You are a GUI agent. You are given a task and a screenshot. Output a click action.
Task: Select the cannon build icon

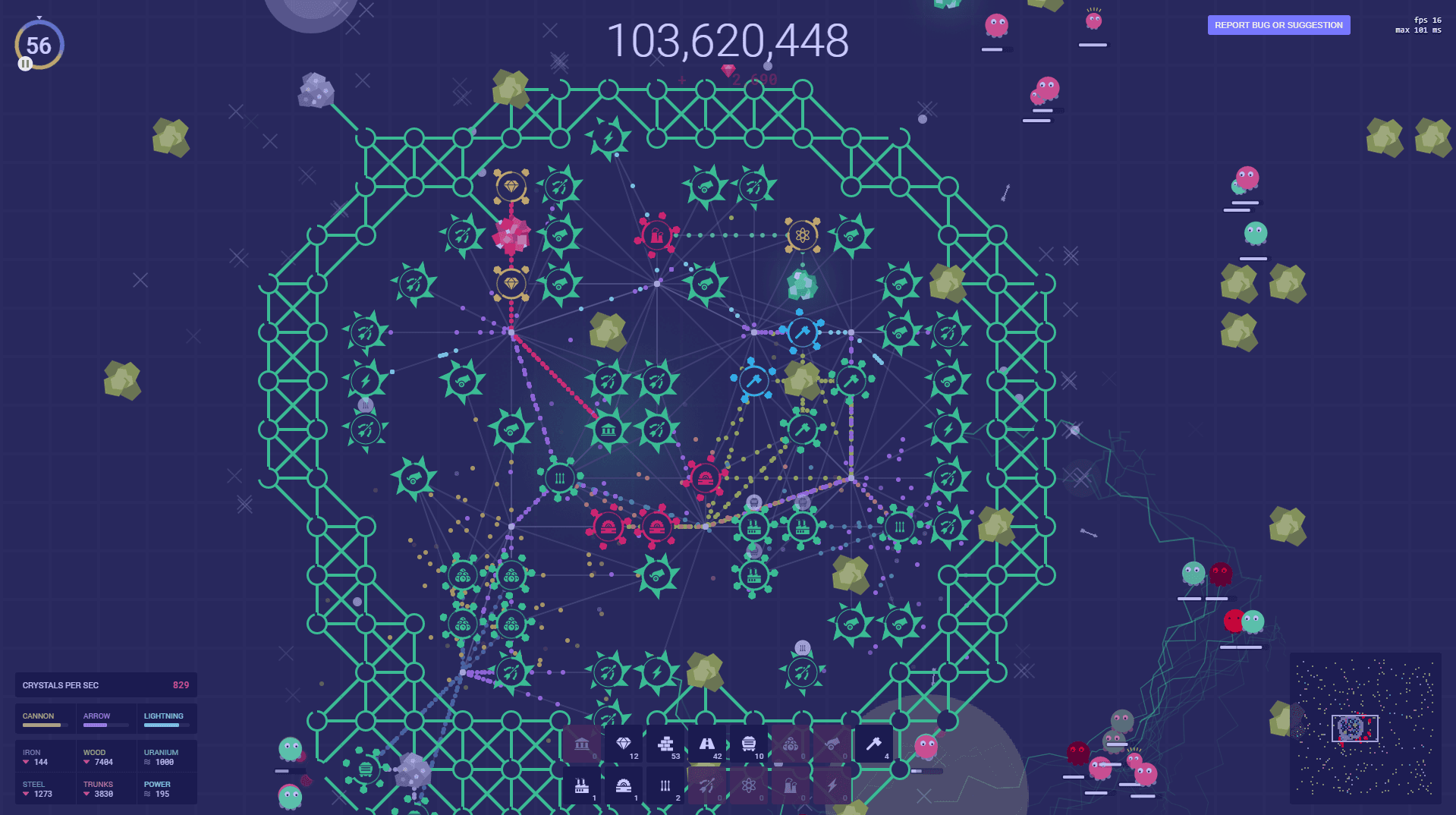[x=832, y=744]
